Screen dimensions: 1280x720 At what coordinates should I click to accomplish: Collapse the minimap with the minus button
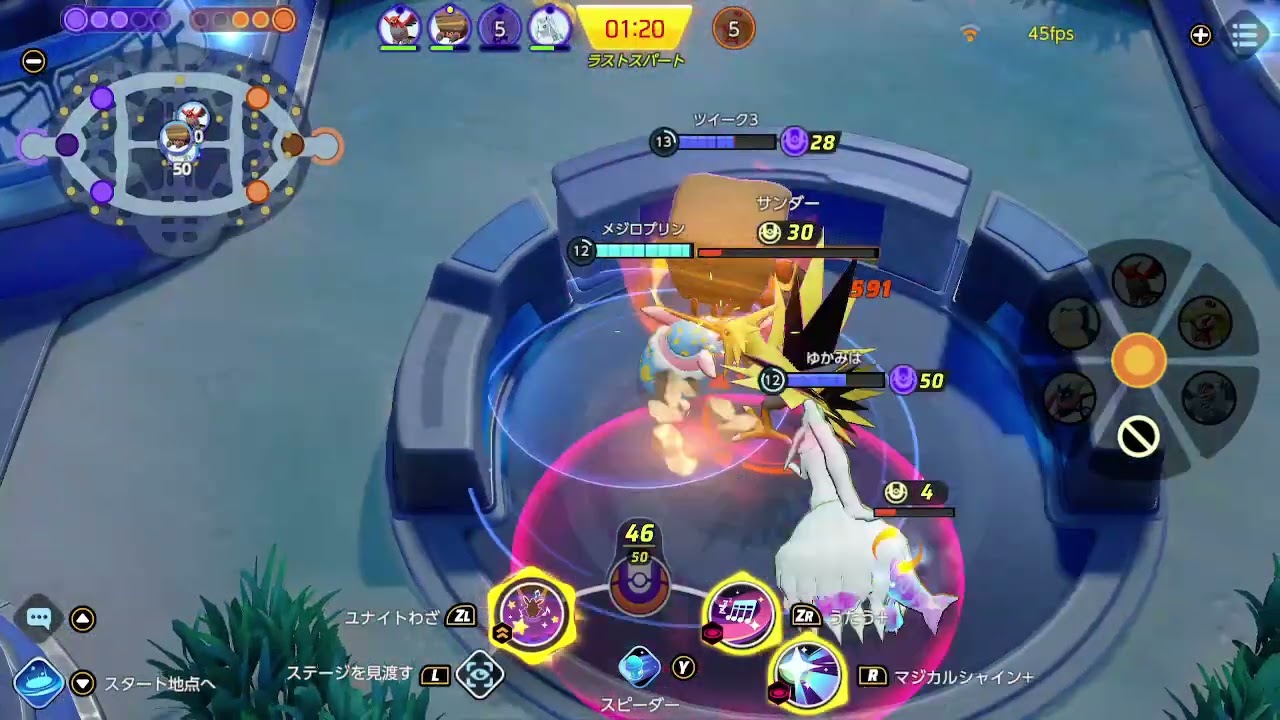(34, 61)
